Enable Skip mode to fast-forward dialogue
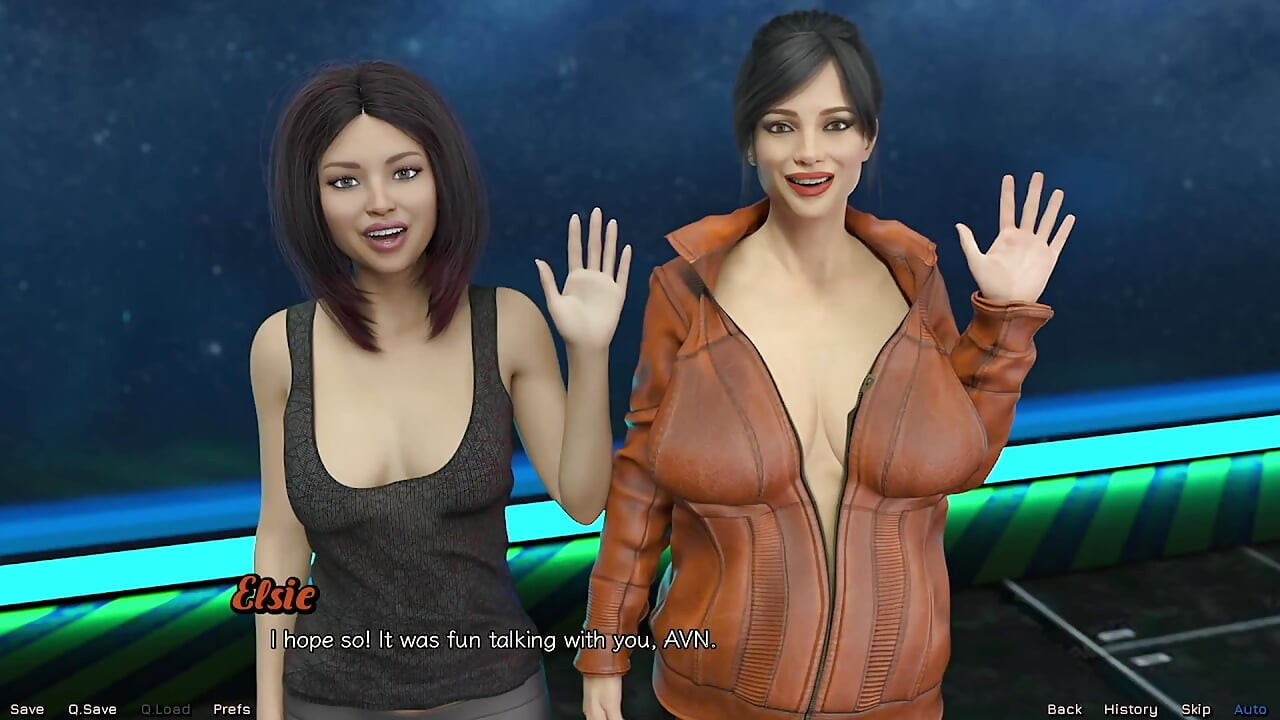Viewport: 1280px width, 720px height. coord(1197,708)
